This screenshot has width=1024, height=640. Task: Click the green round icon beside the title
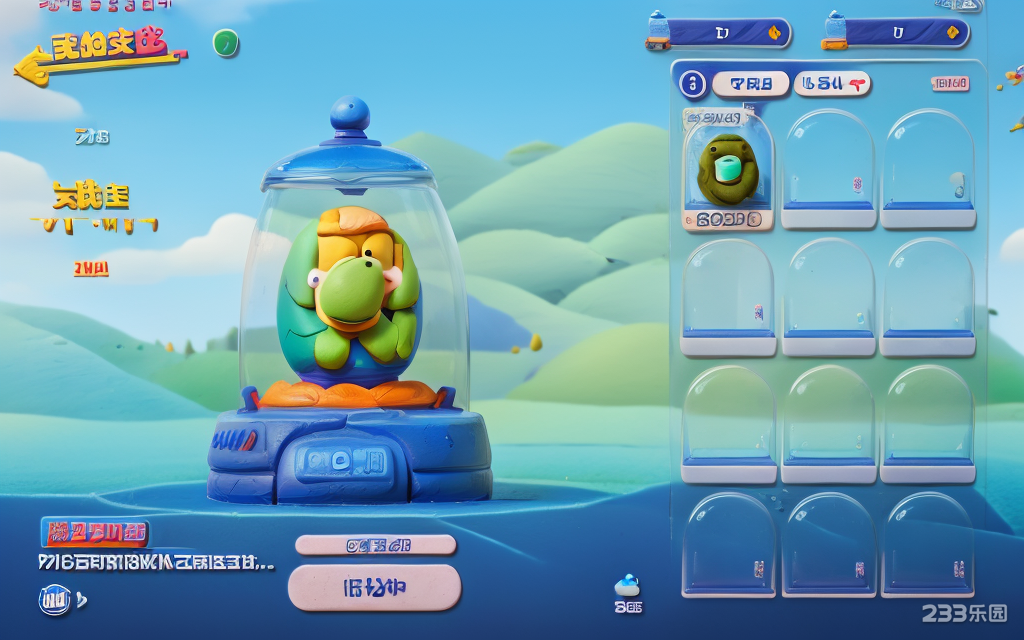pos(225,43)
